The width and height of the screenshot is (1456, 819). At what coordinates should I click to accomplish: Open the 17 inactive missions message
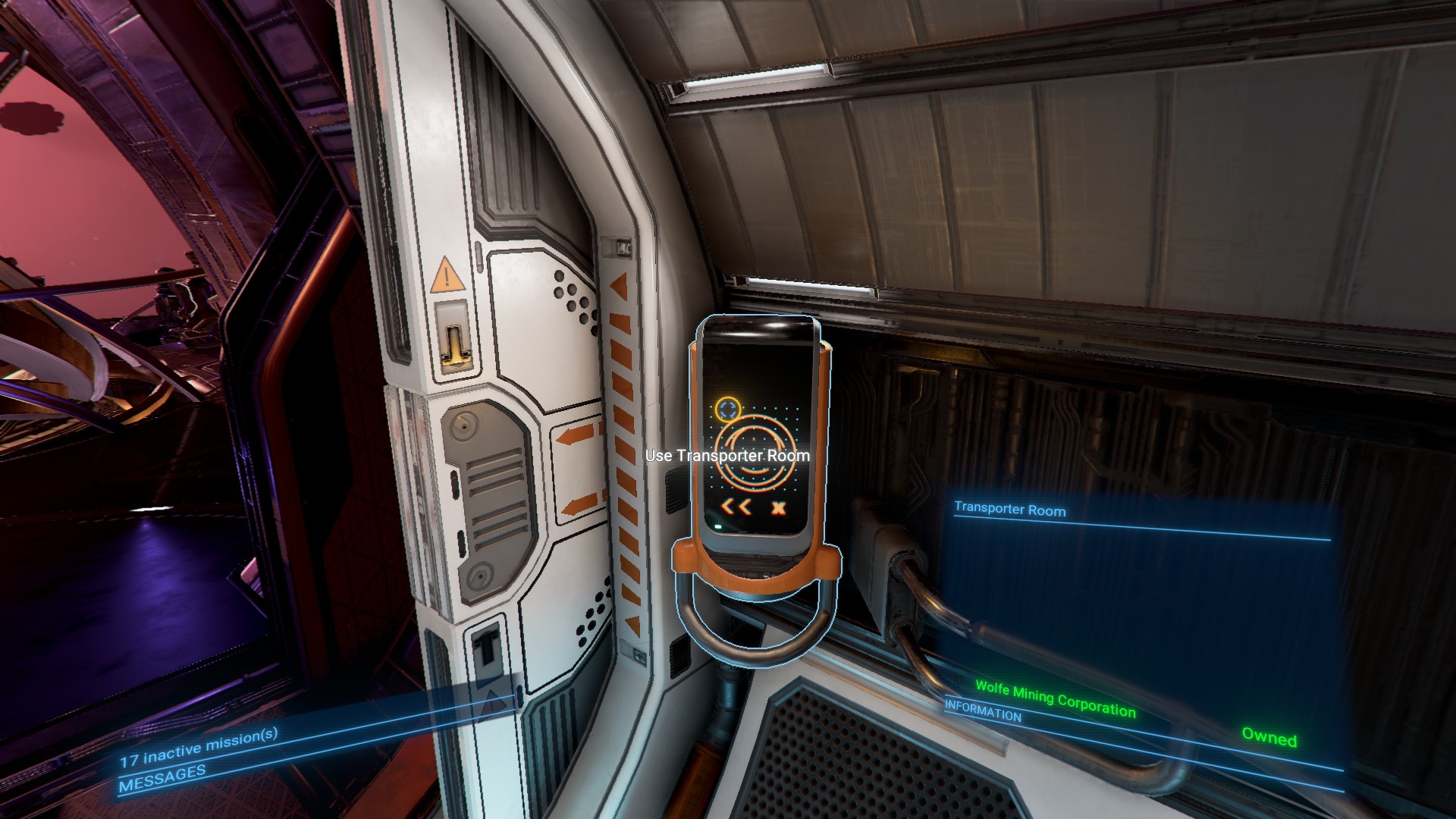point(199,747)
